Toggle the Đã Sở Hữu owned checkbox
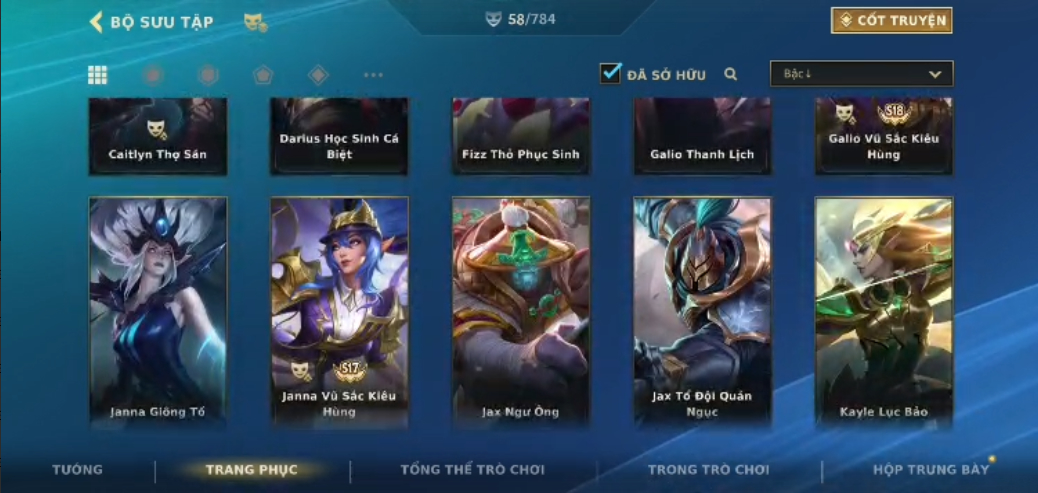 point(610,73)
